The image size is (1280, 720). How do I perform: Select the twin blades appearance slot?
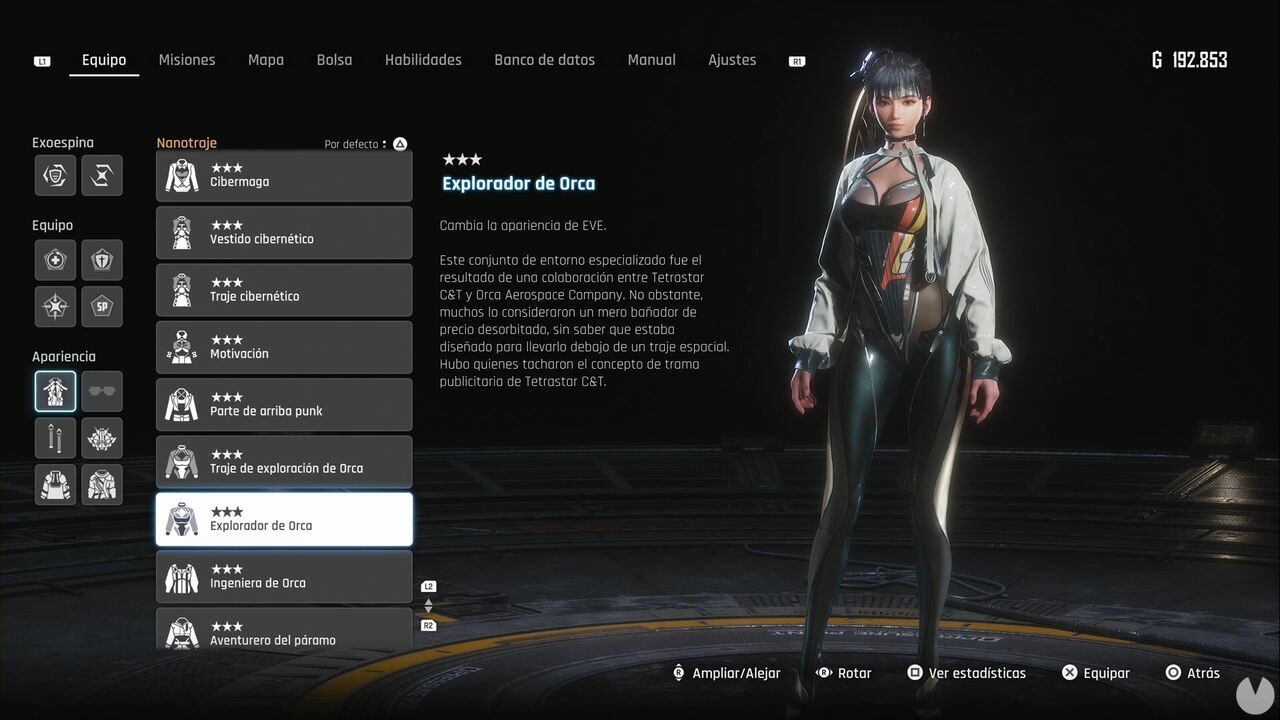pyautogui.click(x=55, y=438)
